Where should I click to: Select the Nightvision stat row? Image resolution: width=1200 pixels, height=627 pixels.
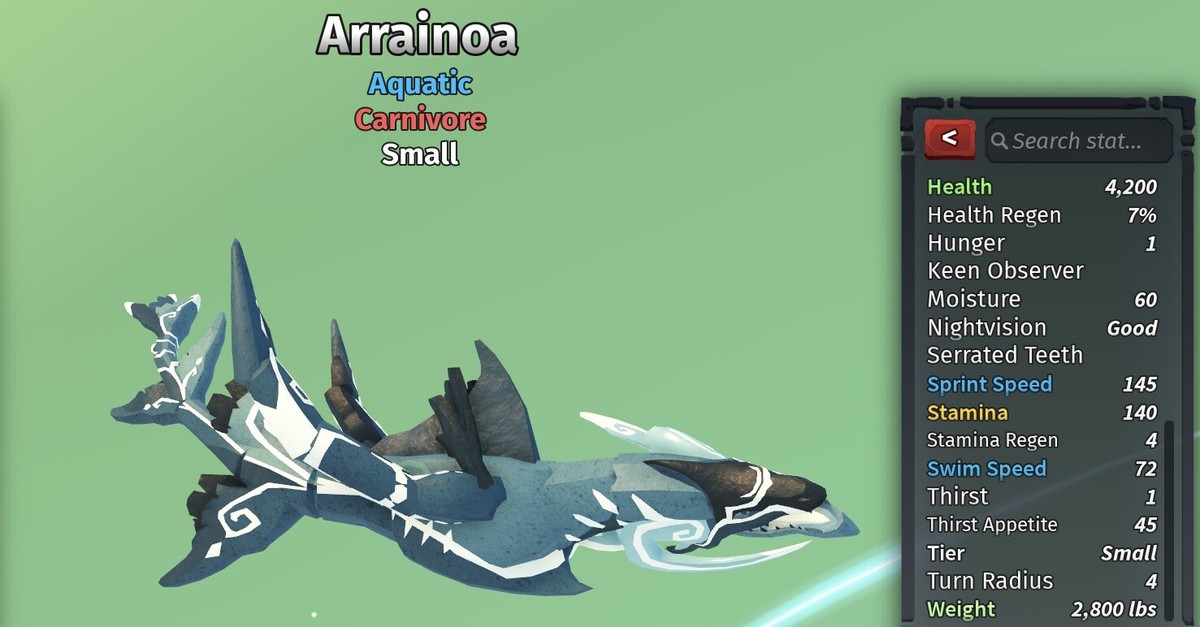click(1040, 327)
